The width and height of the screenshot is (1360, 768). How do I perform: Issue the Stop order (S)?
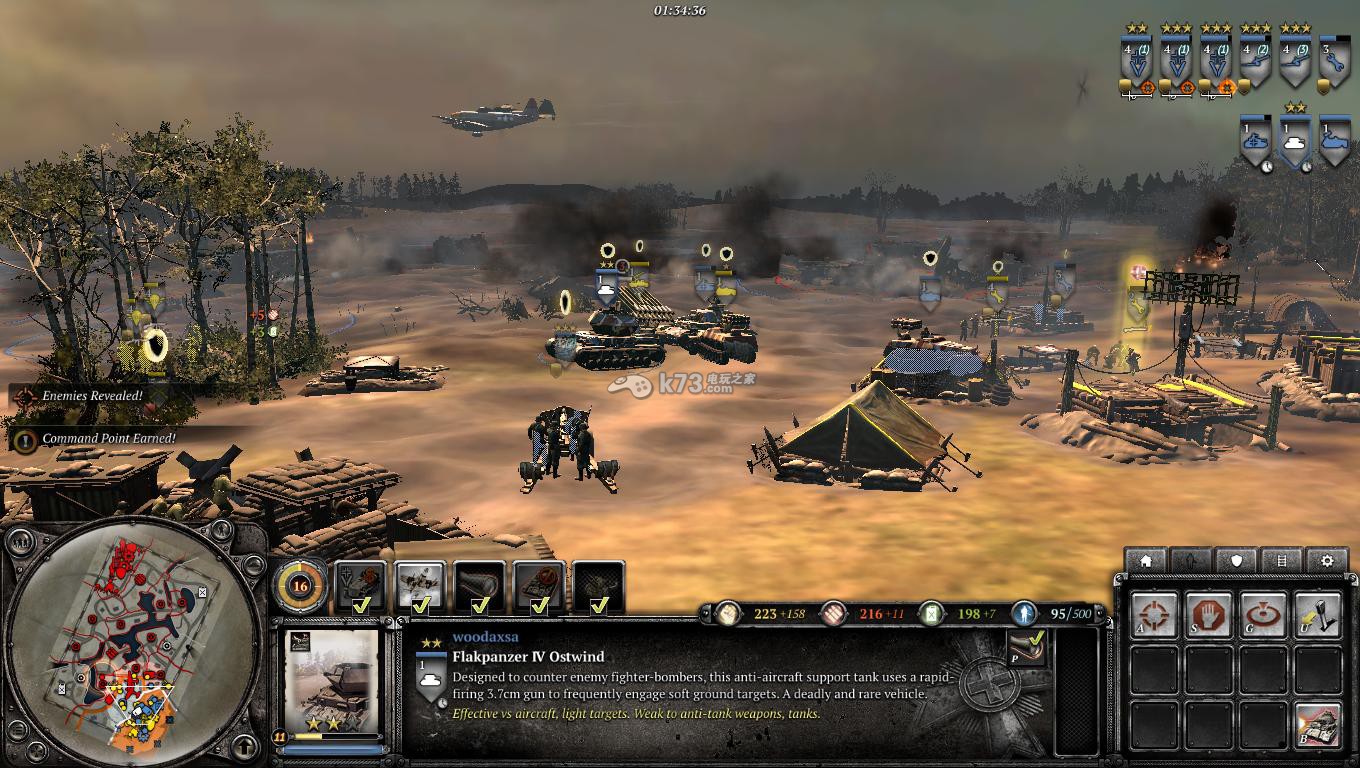click(x=1208, y=614)
